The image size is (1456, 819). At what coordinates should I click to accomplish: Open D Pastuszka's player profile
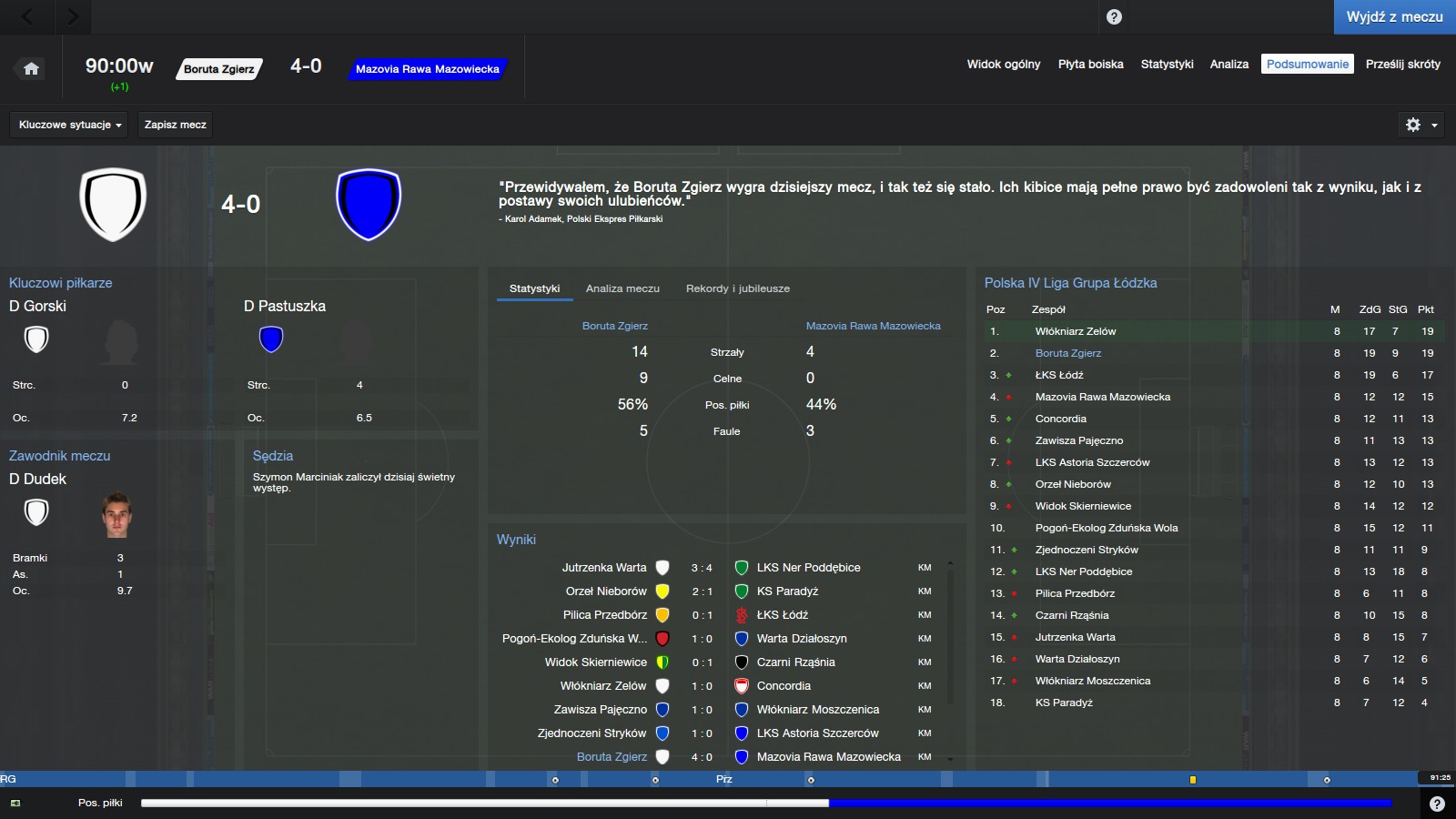point(285,306)
